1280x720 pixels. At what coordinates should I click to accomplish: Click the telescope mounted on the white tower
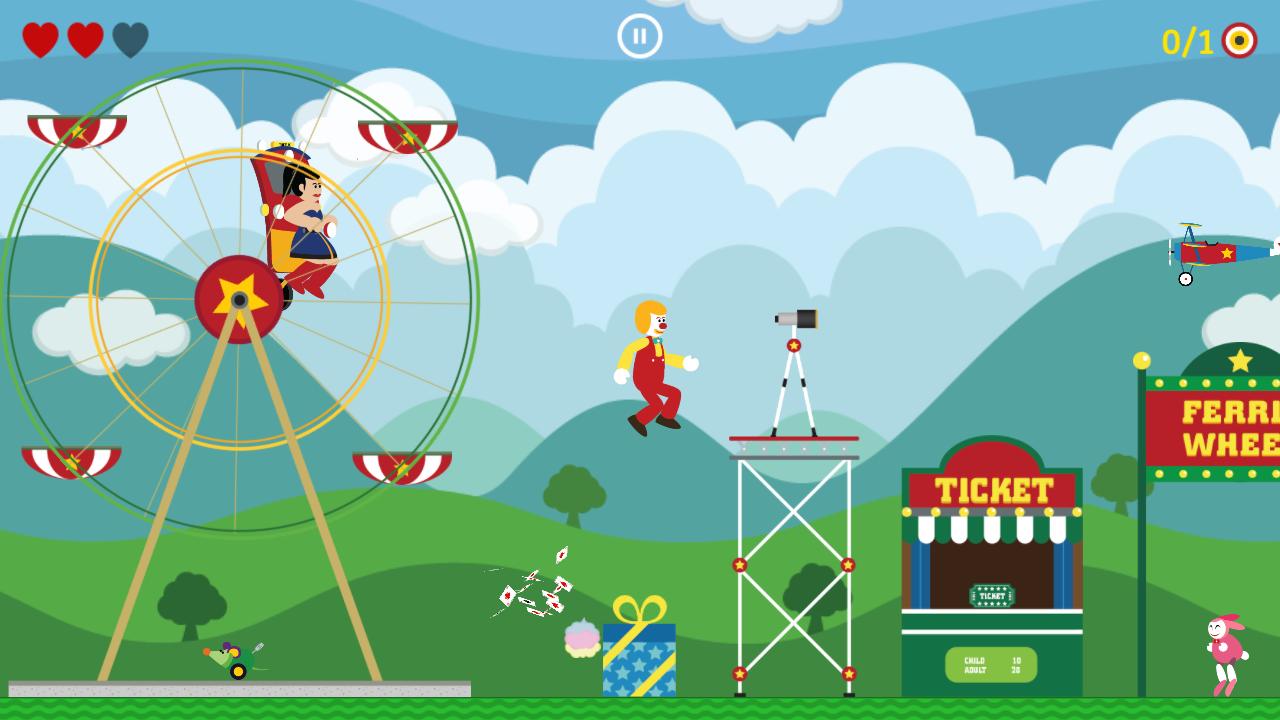click(795, 320)
